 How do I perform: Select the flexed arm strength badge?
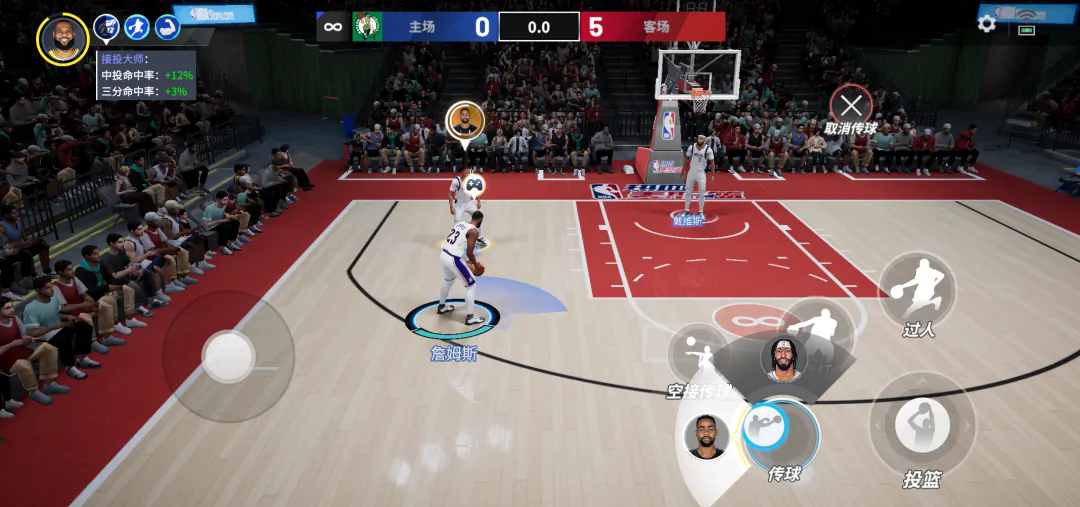[167, 27]
